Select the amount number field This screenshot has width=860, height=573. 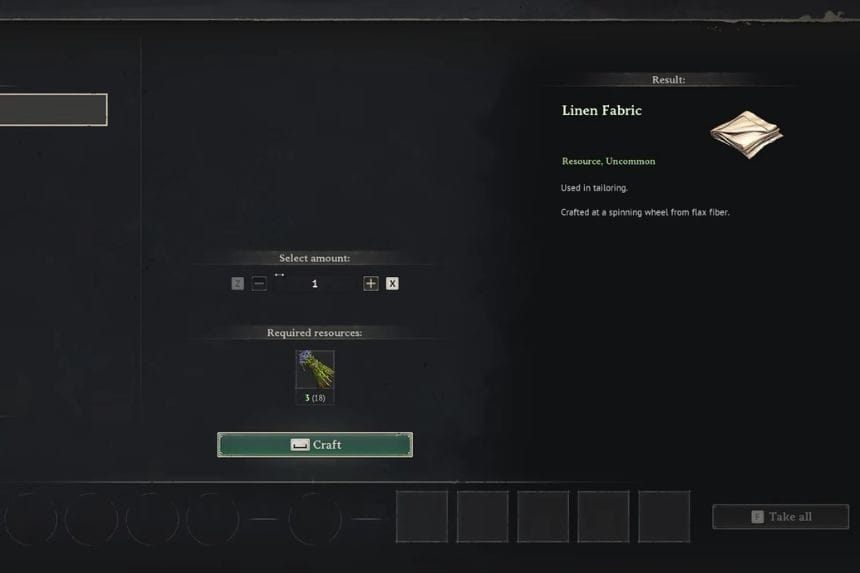point(315,284)
